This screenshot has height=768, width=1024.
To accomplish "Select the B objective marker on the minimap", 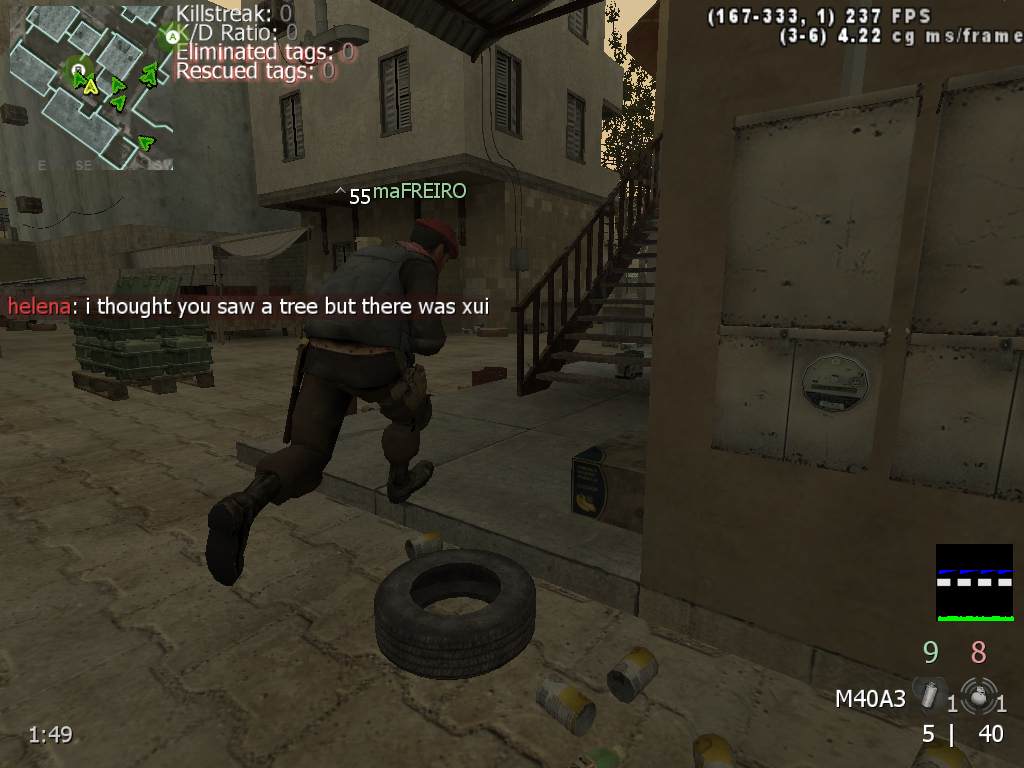I will 77,69.
